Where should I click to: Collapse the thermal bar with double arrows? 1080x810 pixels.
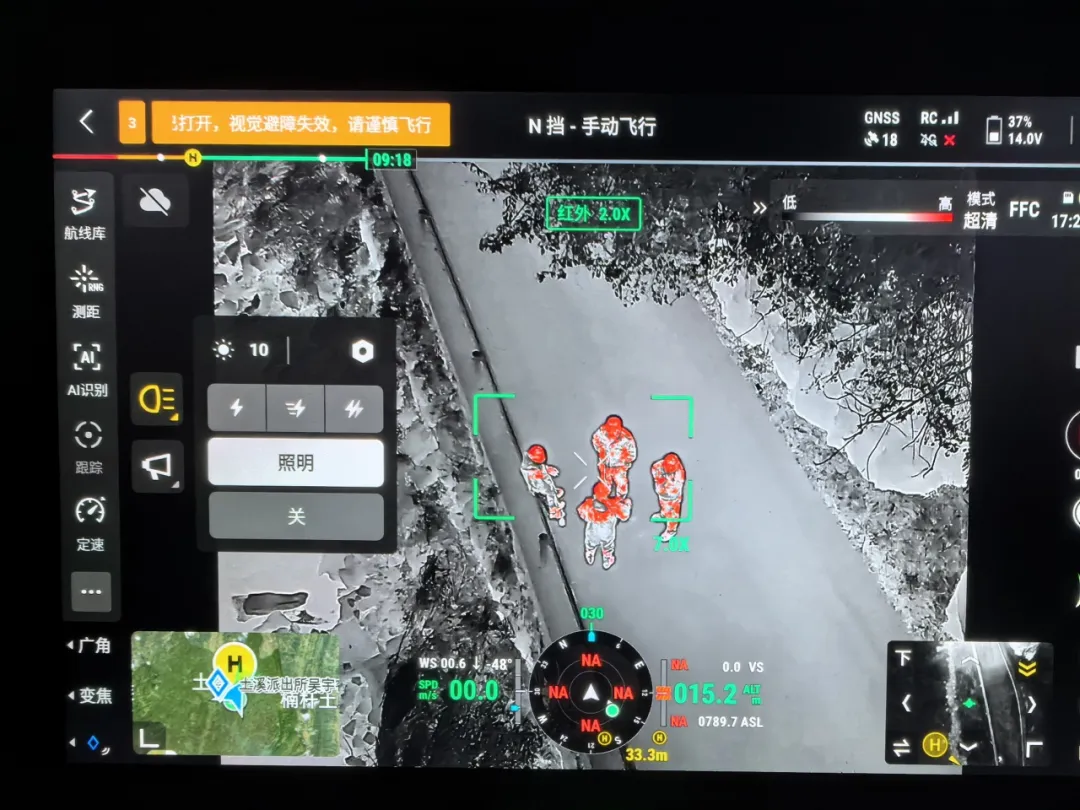(760, 208)
